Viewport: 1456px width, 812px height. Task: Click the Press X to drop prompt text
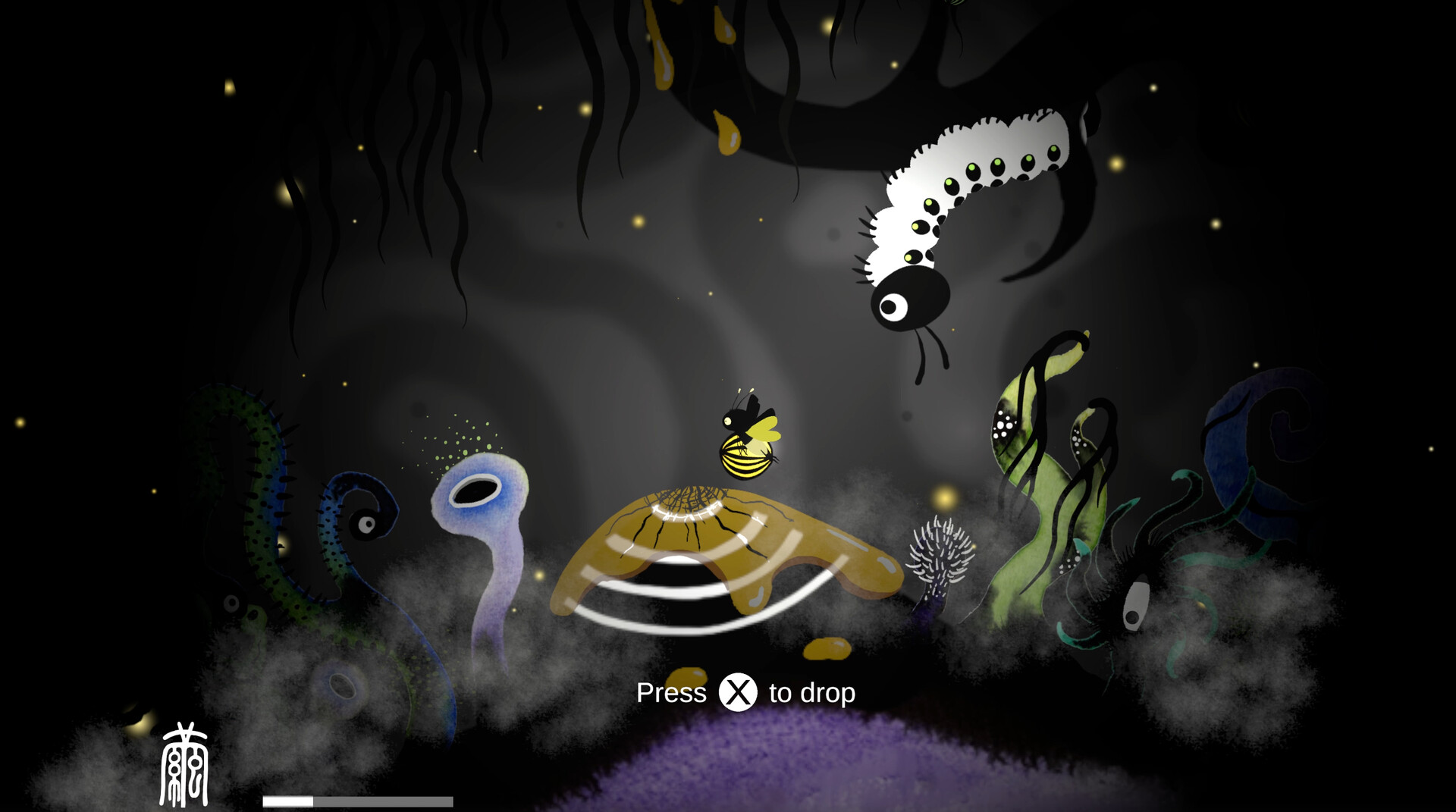[747, 692]
